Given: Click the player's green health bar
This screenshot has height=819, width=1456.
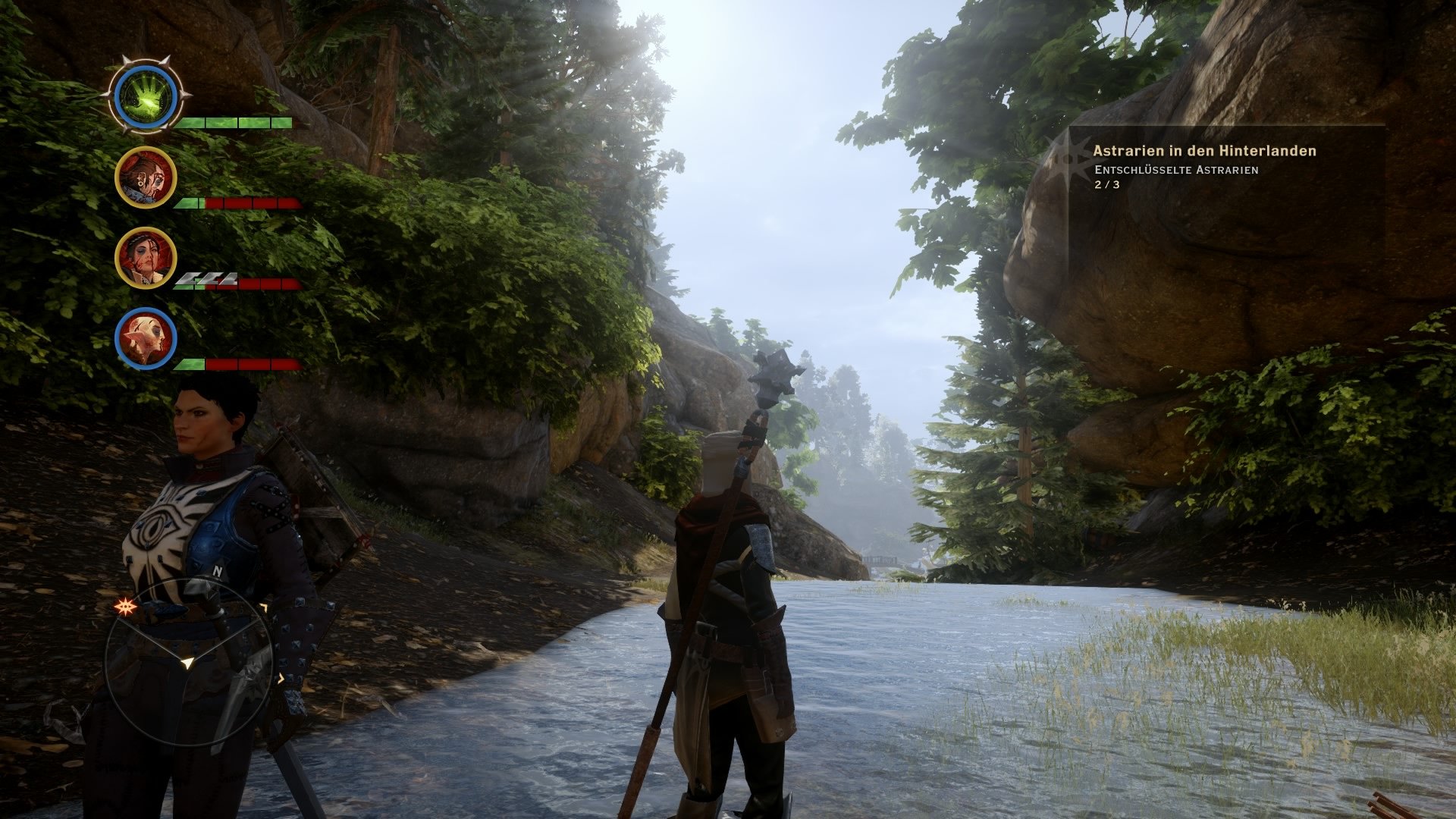Looking at the screenshot, I should click(x=231, y=121).
